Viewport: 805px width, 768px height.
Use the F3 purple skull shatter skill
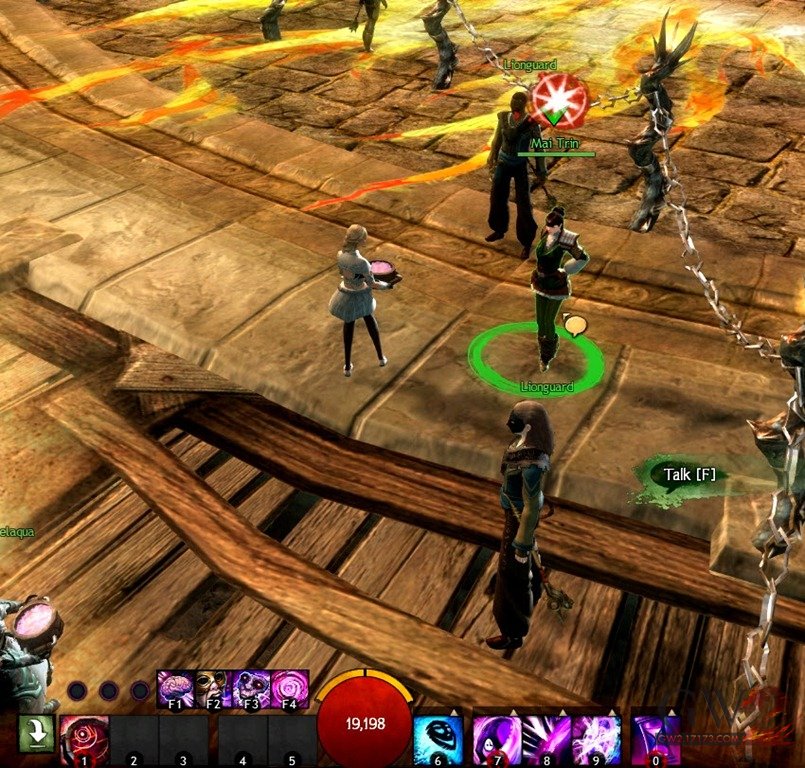251,689
